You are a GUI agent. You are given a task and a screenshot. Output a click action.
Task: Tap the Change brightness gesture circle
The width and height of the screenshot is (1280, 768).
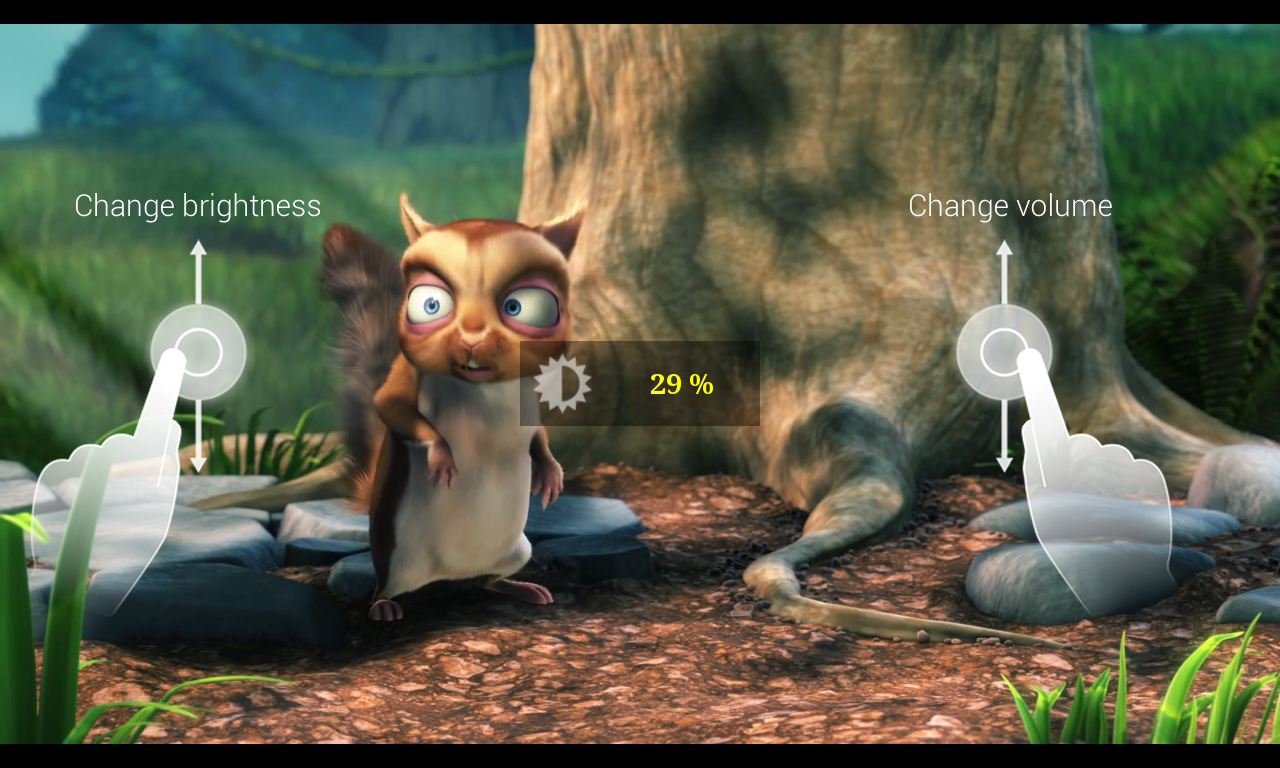(198, 352)
